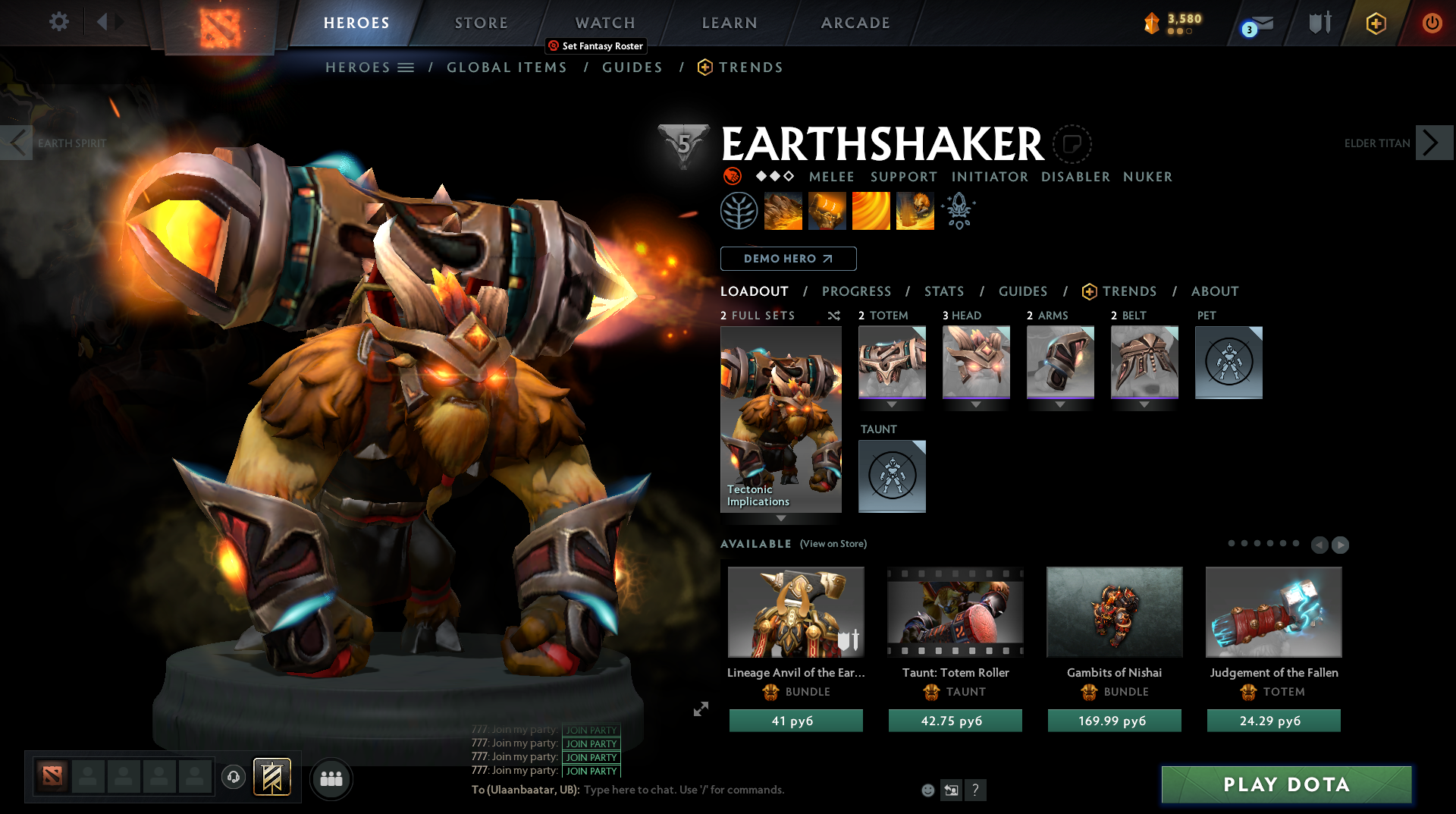Open the emoticon picker in chat

click(x=927, y=790)
